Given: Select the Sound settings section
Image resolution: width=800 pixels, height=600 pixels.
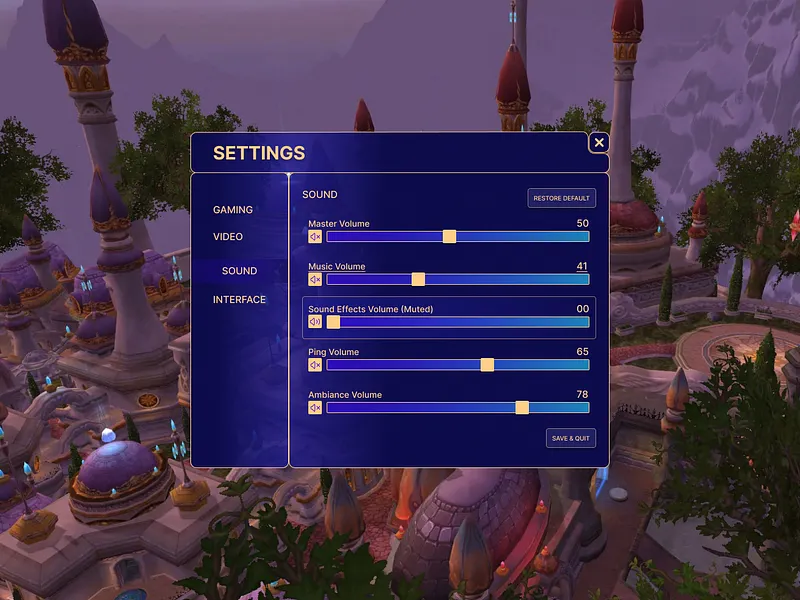Looking at the screenshot, I should click(239, 271).
